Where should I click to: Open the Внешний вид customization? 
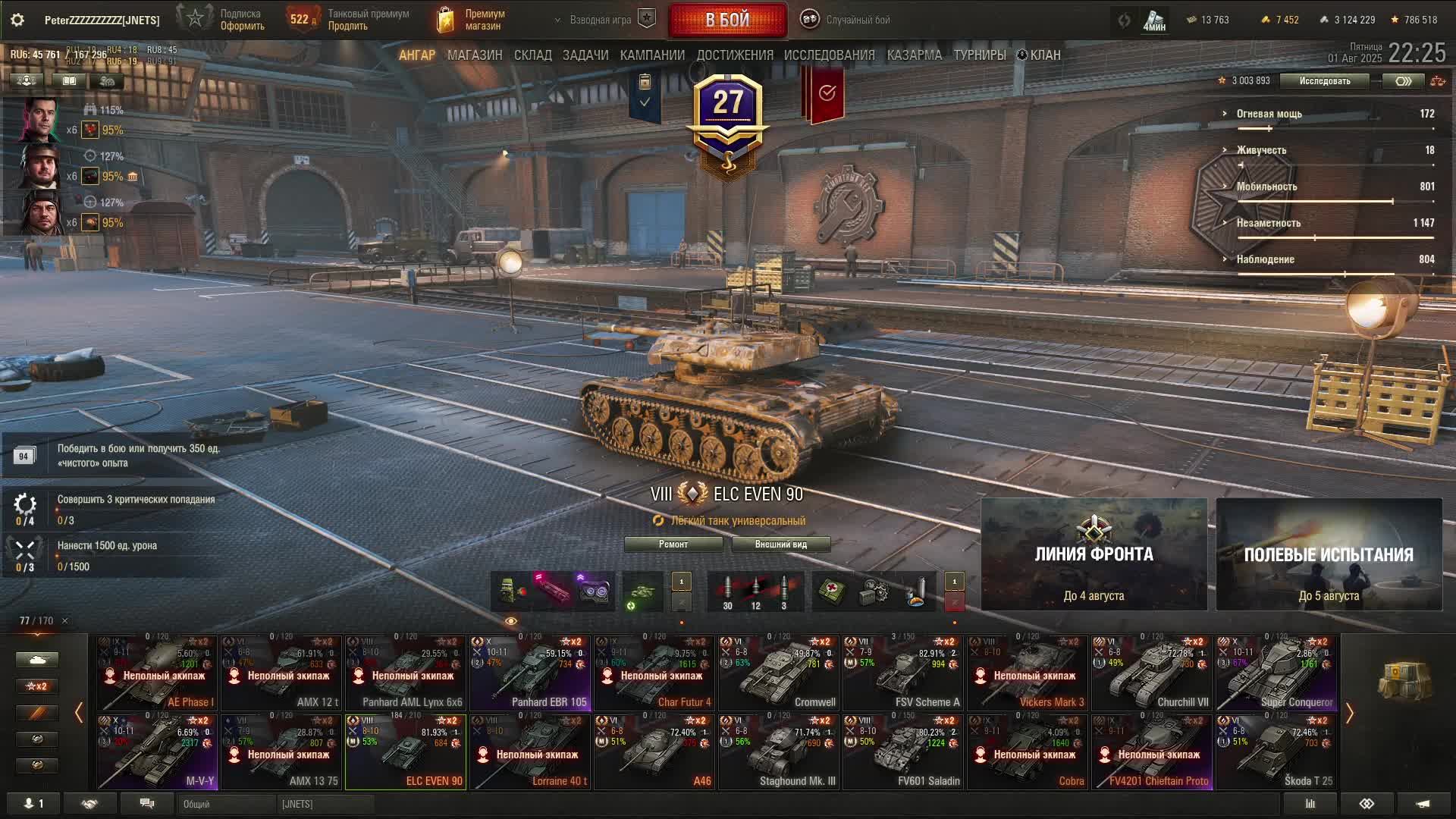click(780, 544)
